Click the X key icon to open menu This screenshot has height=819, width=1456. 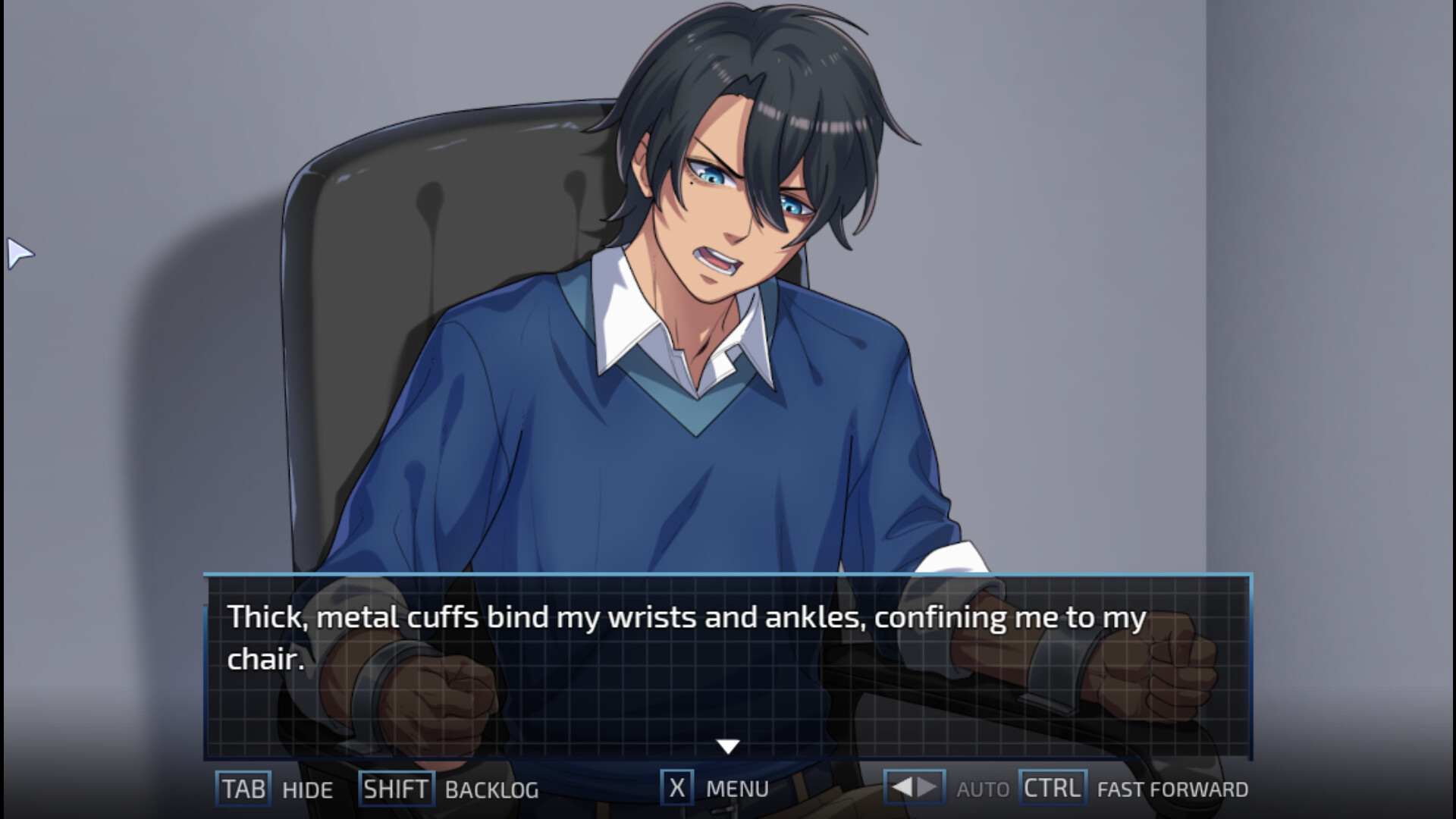[675, 789]
